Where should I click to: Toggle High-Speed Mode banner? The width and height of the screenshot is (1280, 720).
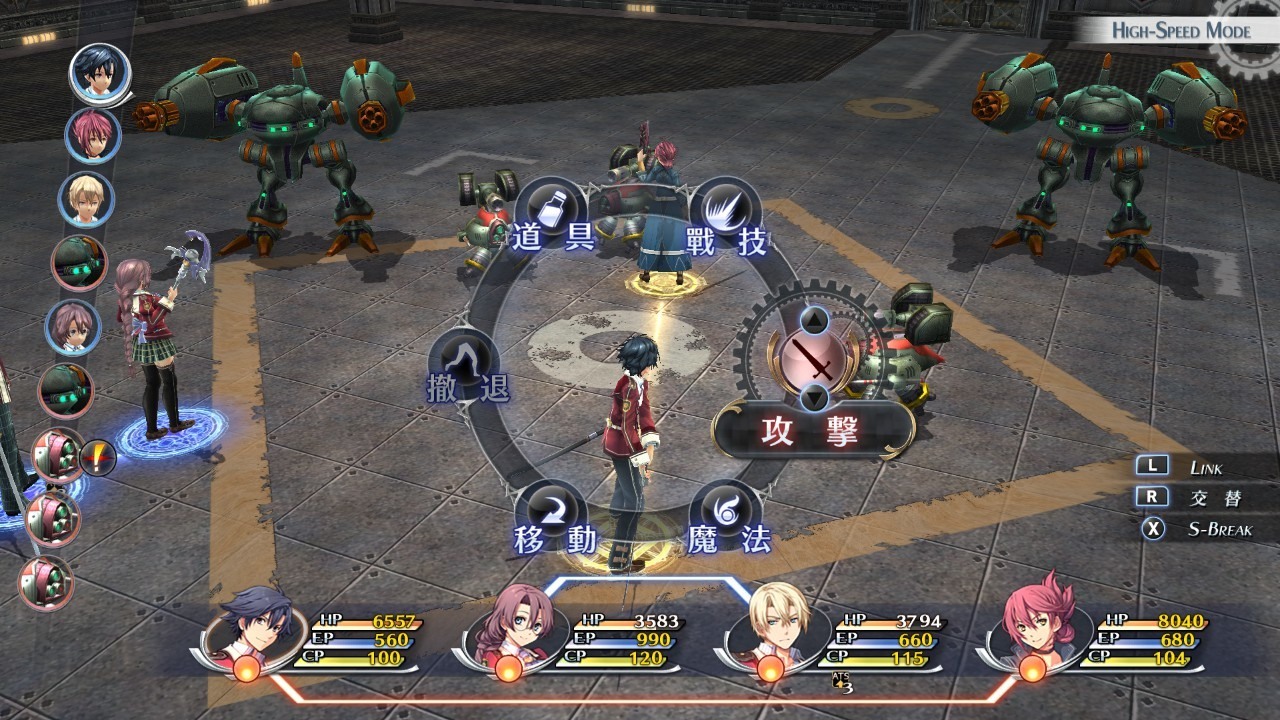point(1180,30)
